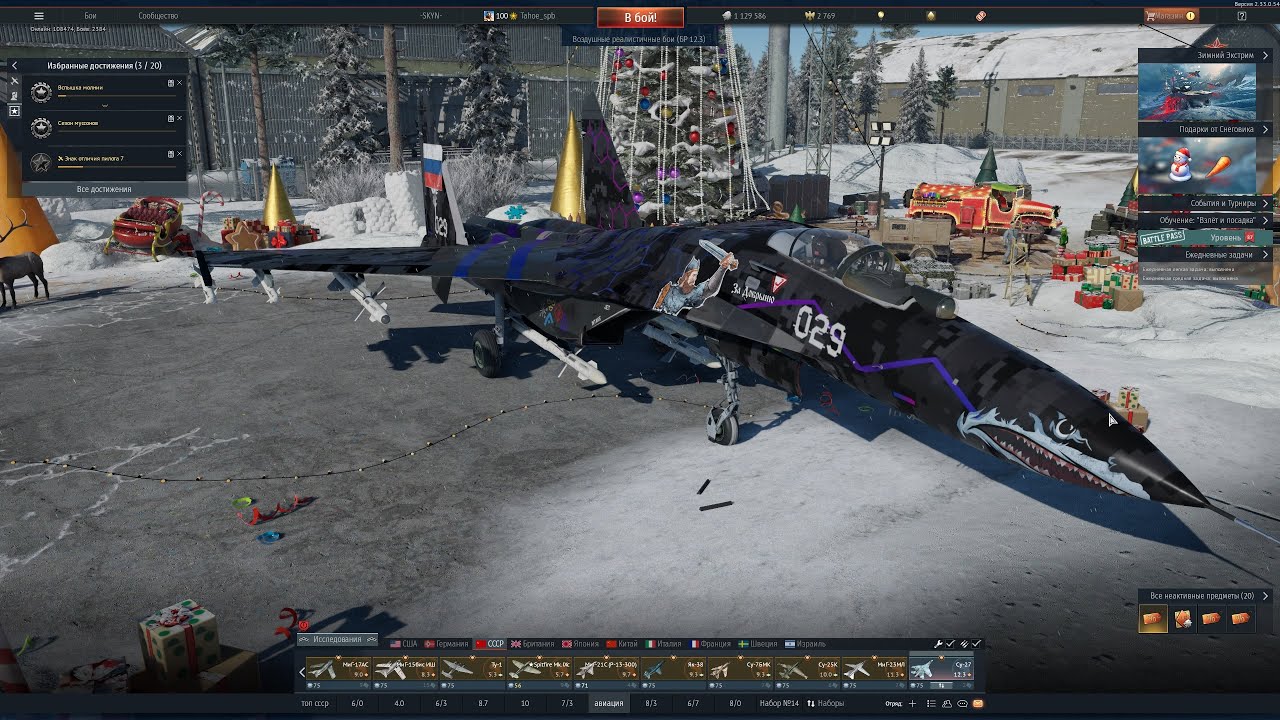Start a match with the "В бой!" button
Image resolution: width=1280 pixels, height=720 pixels.
tap(640, 17)
